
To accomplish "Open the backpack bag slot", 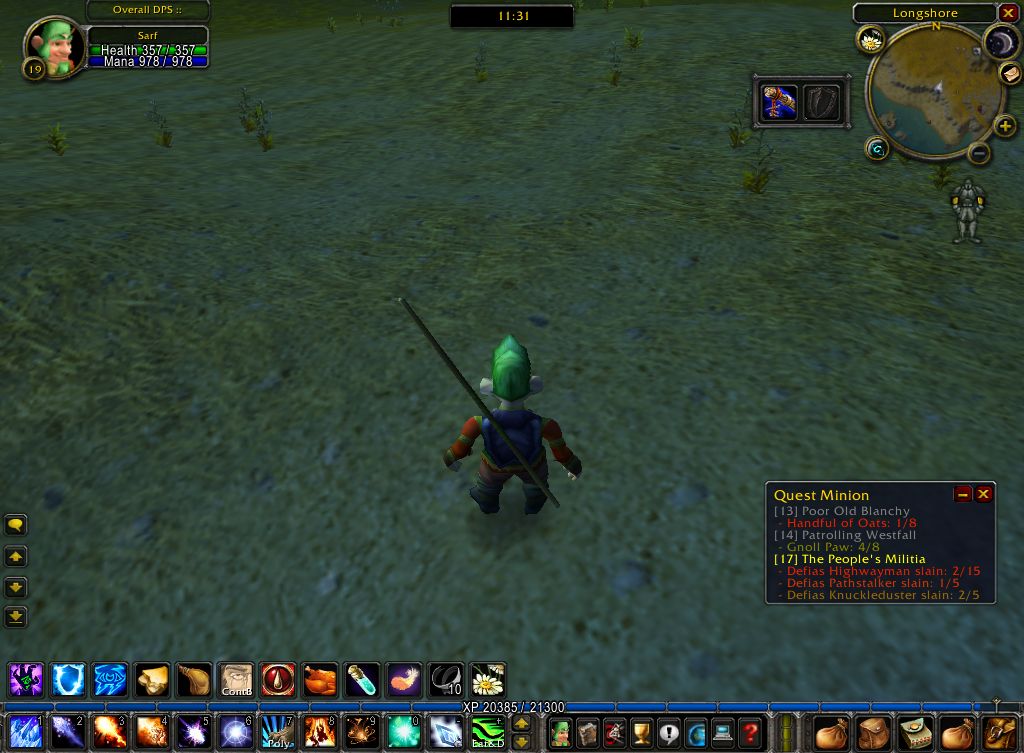I will (999, 733).
